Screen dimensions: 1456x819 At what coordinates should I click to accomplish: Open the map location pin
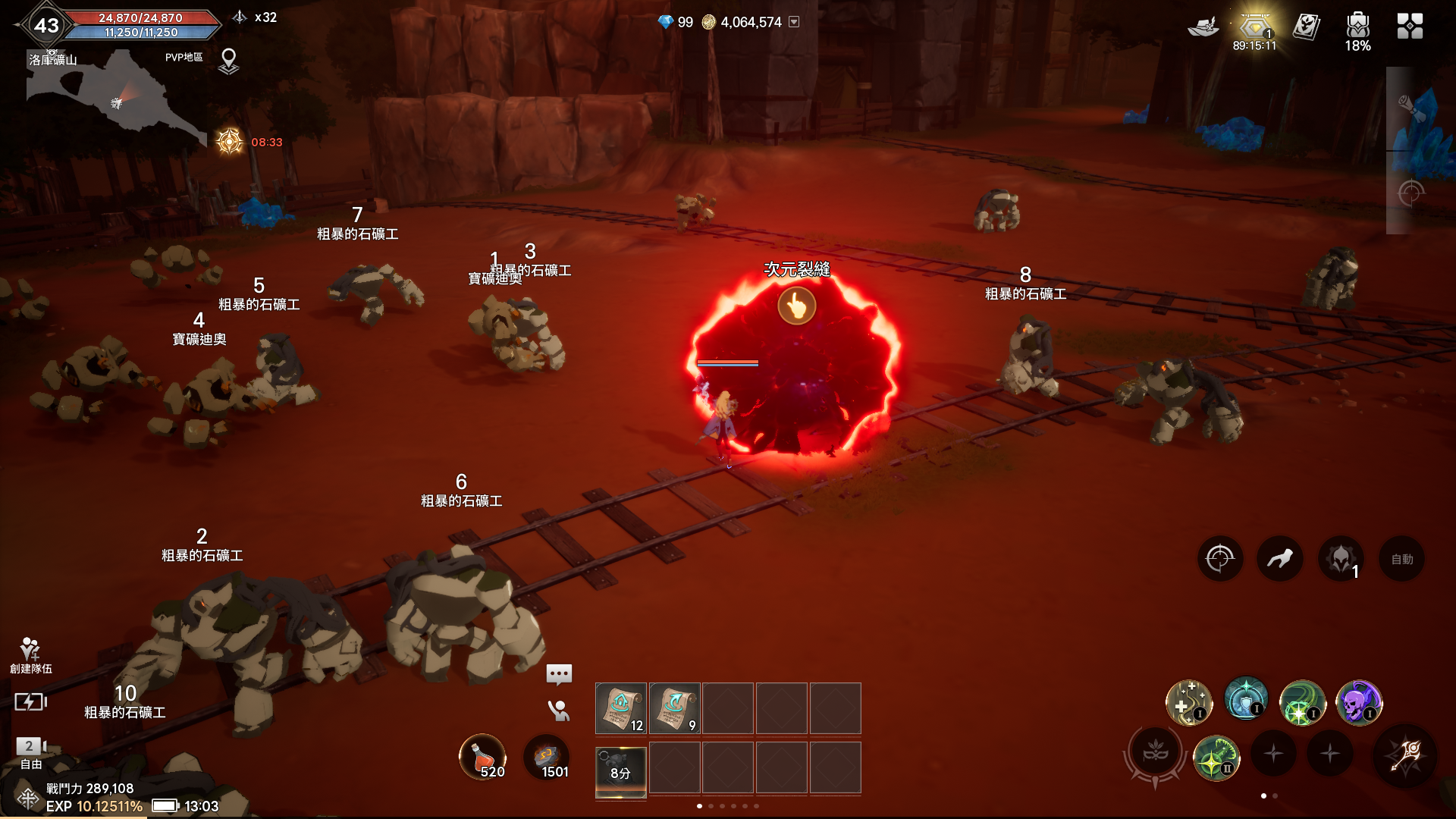point(228,61)
